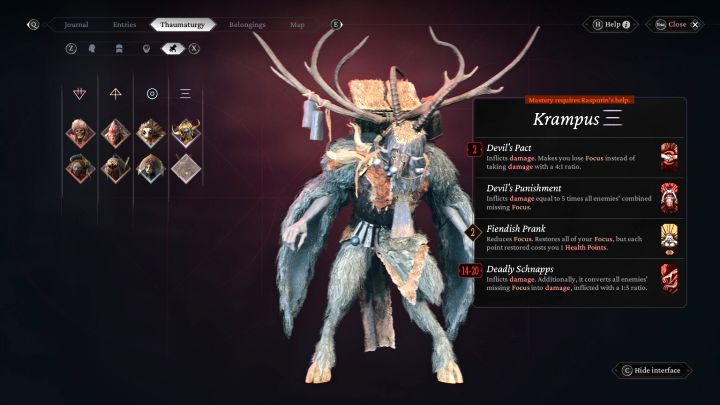
Task: Click the circle column symbol
Action: pos(152,94)
